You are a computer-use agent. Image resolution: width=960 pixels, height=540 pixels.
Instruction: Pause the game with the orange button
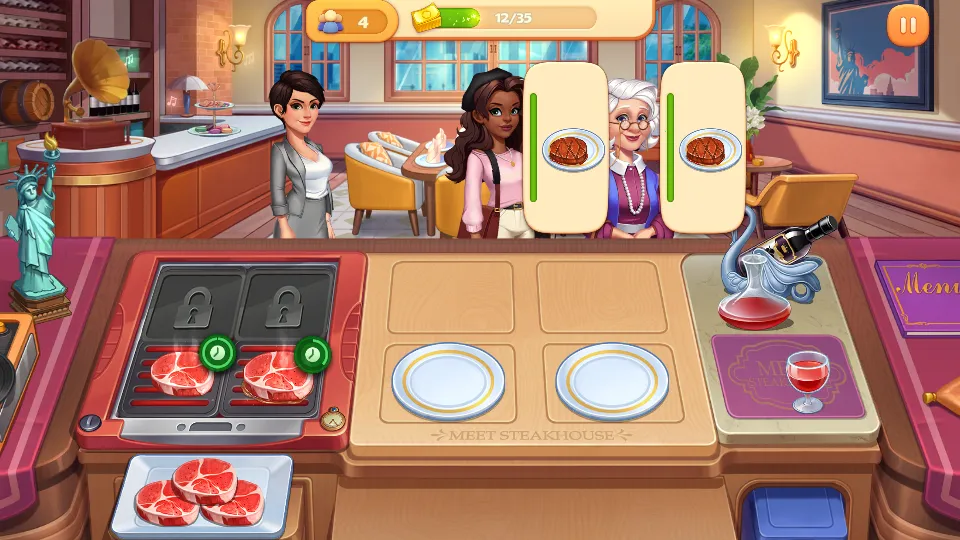pos(908,25)
